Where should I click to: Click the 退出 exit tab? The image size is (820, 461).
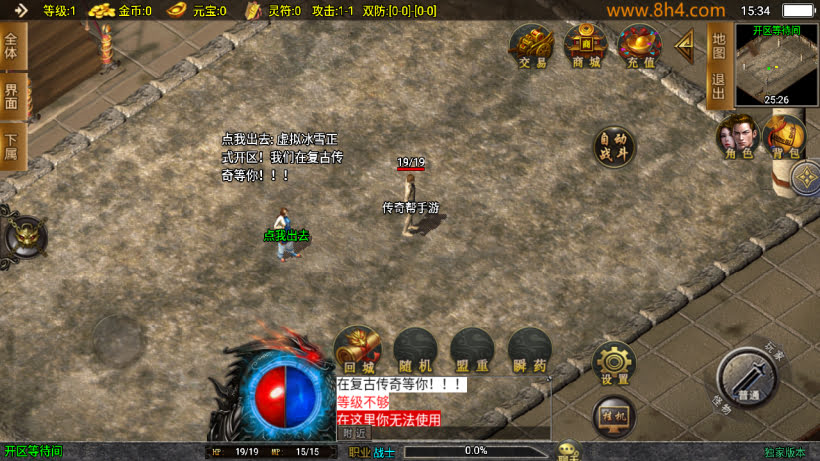(x=718, y=86)
